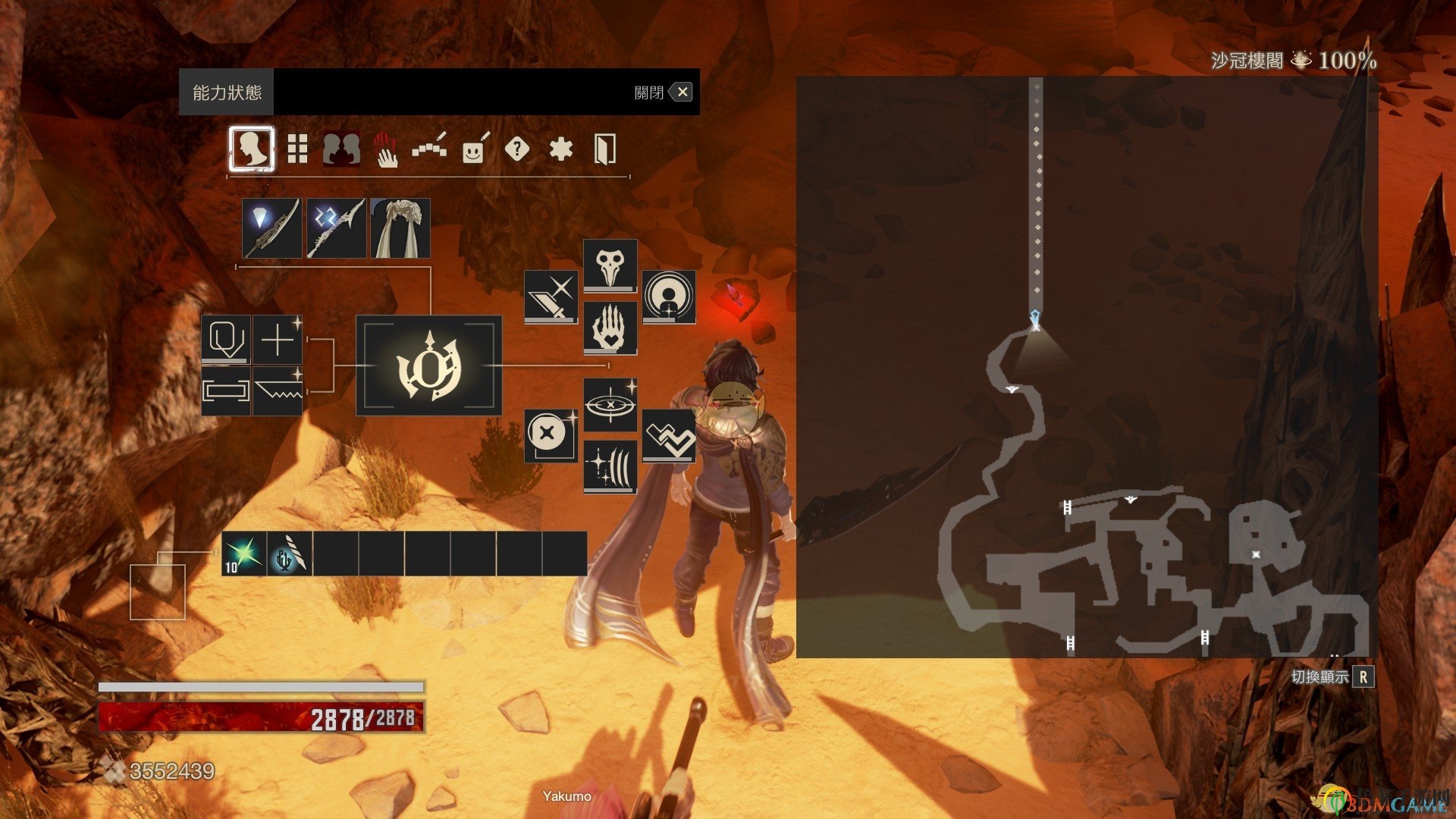Open the question mark help tab

pos(516,149)
